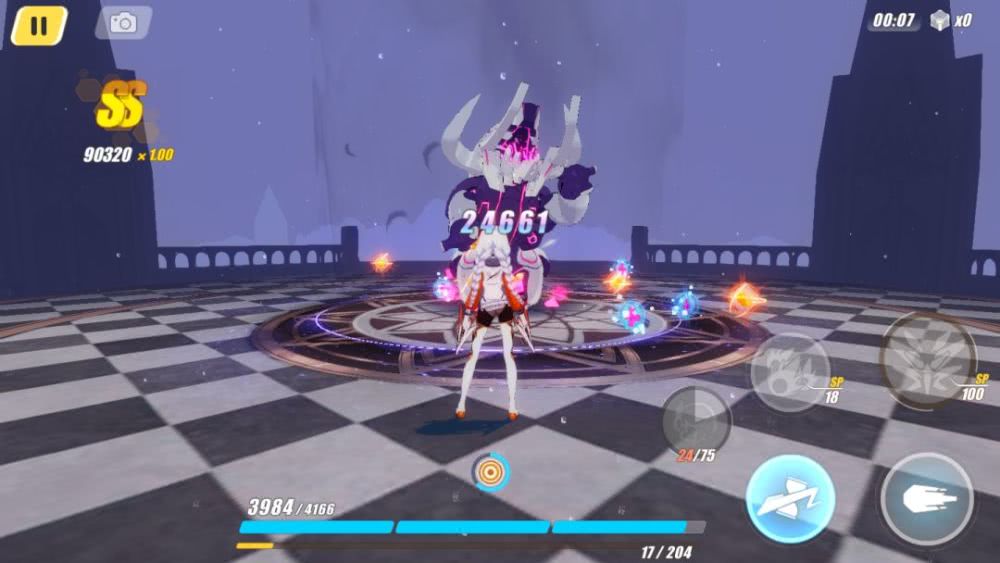Activate the weapon skill showing 24/75
This screenshot has height=563, width=1000.
pos(696,421)
